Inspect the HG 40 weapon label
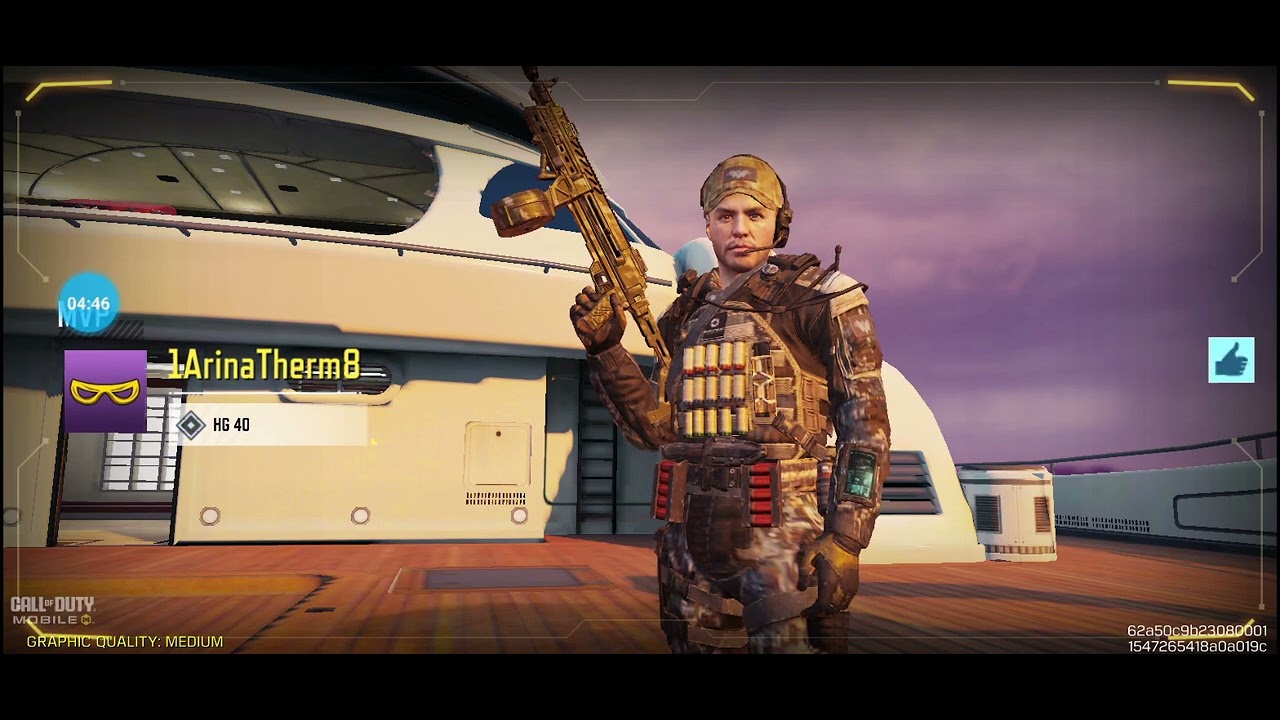The height and width of the screenshot is (720, 1280). (x=231, y=426)
